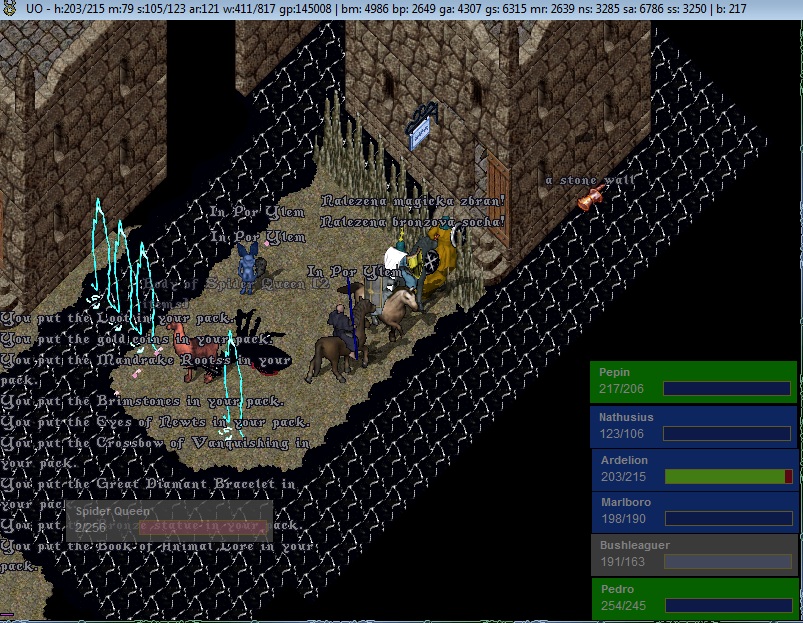This screenshot has height=623, width=803.
Task: Select the Marlboro party bar
Action: pyautogui.click(x=693, y=511)
